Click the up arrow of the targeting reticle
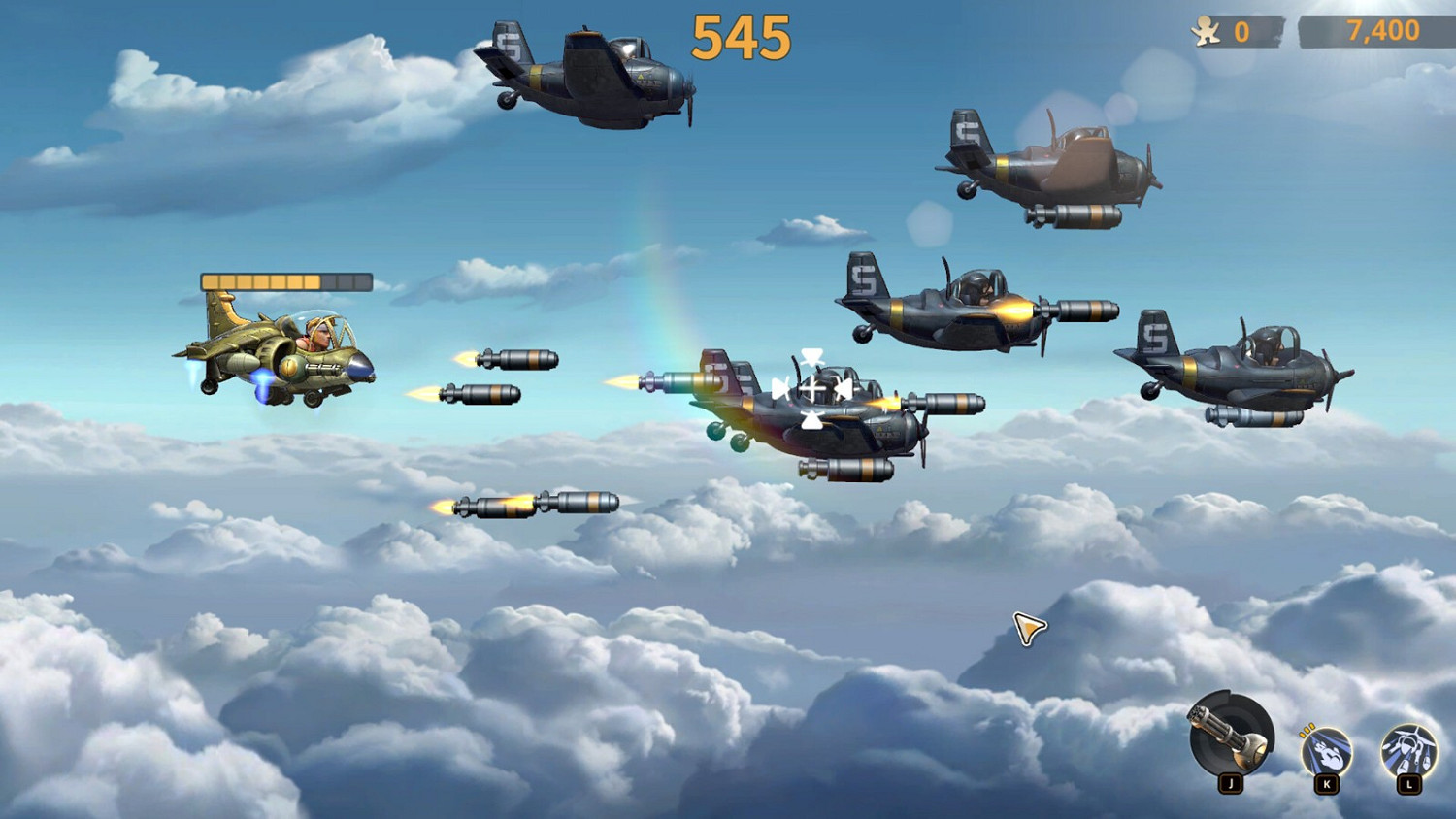This screenshot has height=819, width=1456. 812,356
